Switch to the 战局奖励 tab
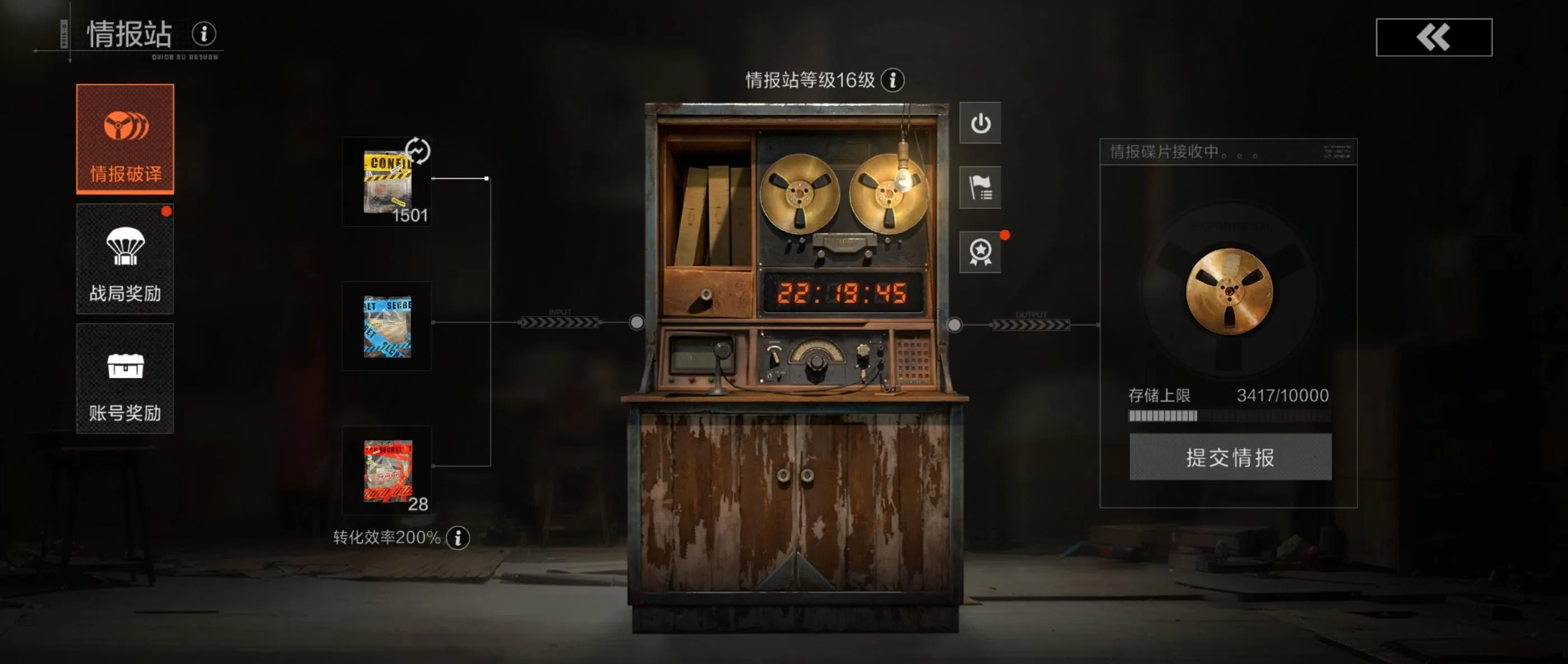Image resolution: width=1568 pixels, height=664 pixels. [x=125, y=259]
